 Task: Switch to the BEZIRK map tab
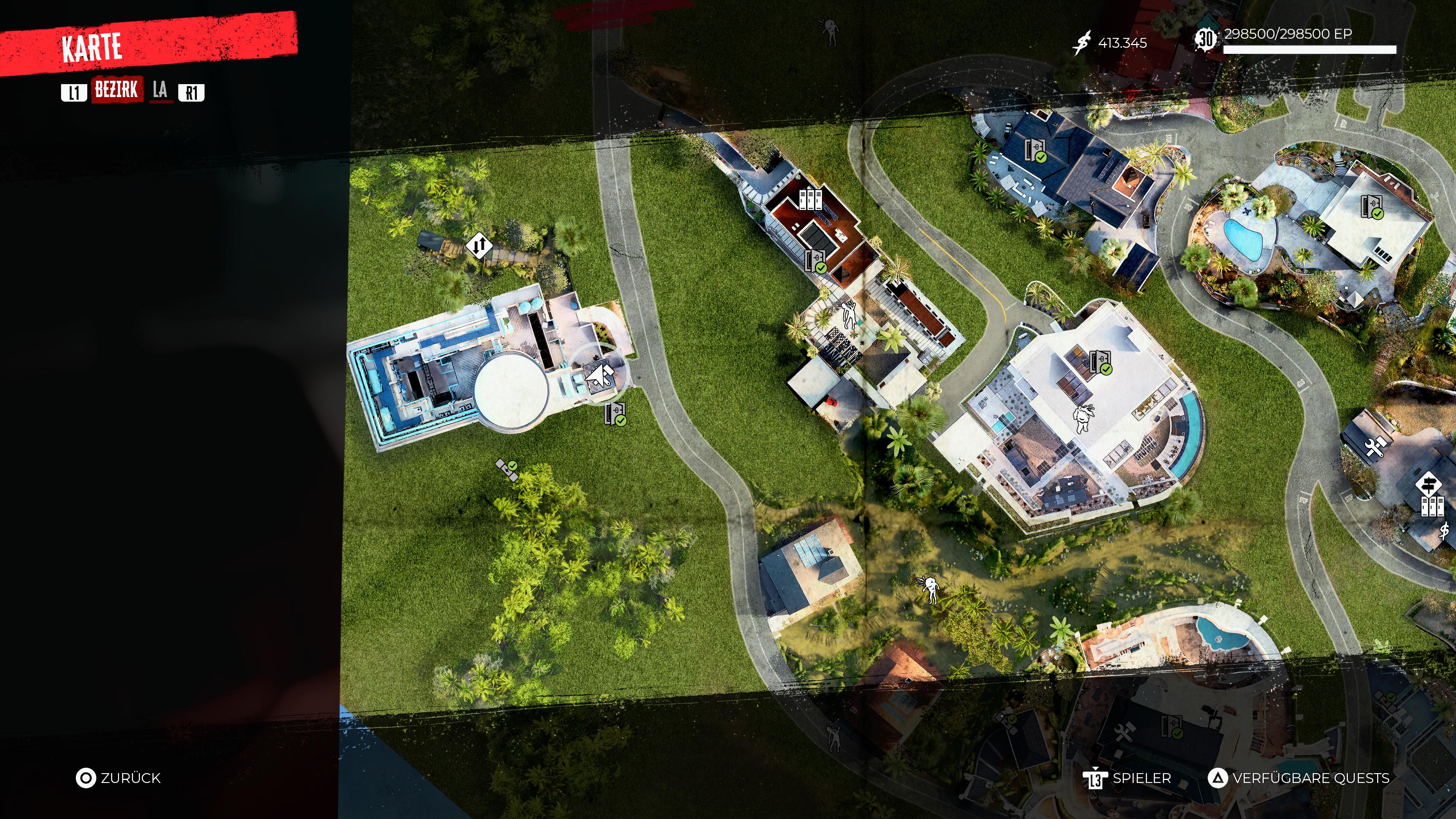coord(117,90)
